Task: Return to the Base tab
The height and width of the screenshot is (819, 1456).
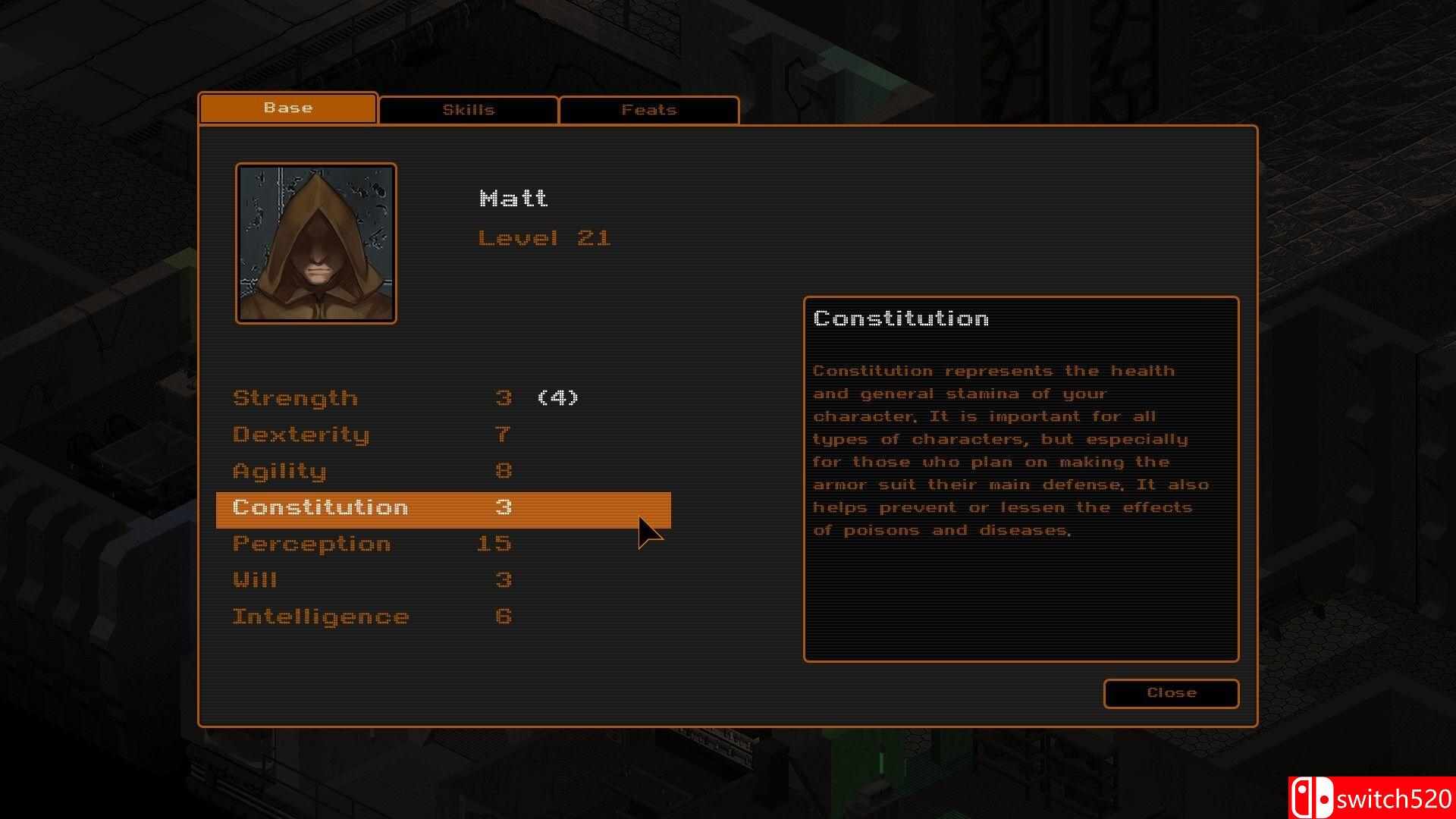Action: click(287, 108)
